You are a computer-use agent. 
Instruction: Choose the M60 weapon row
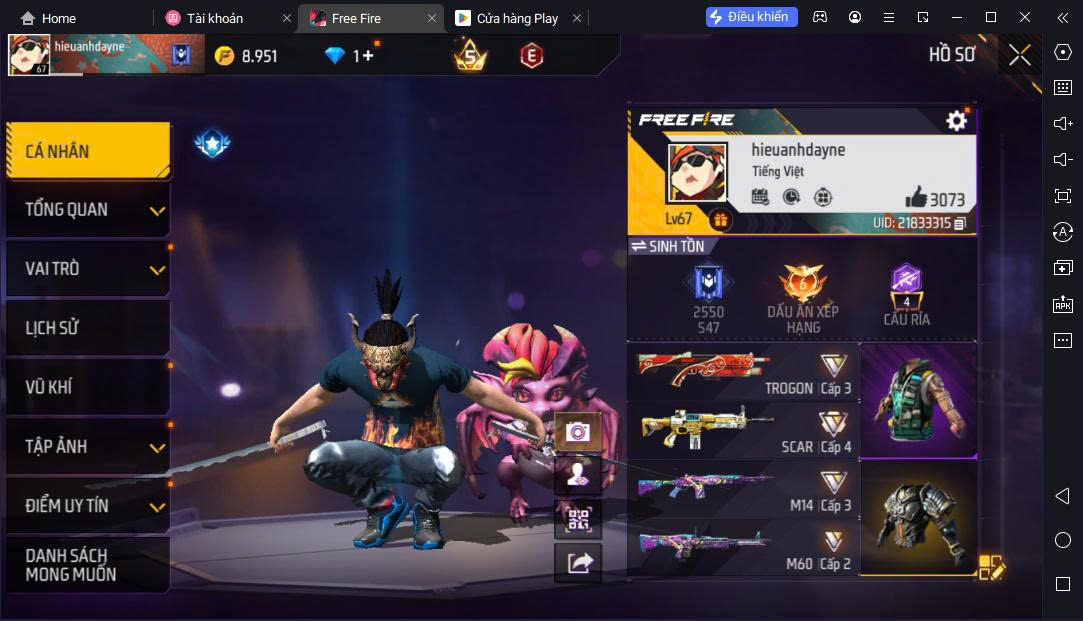[743, 548]
